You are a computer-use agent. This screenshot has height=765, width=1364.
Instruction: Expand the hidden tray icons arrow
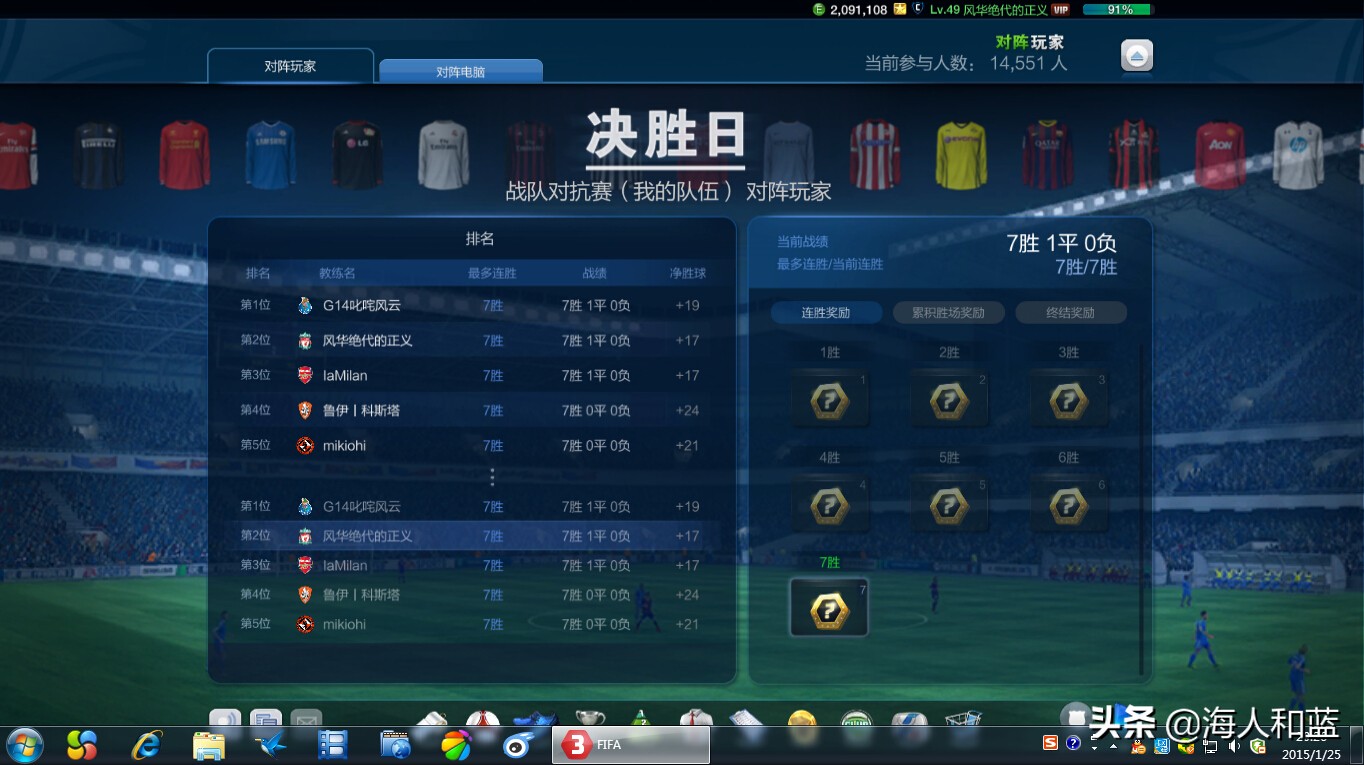(1113, 746)
